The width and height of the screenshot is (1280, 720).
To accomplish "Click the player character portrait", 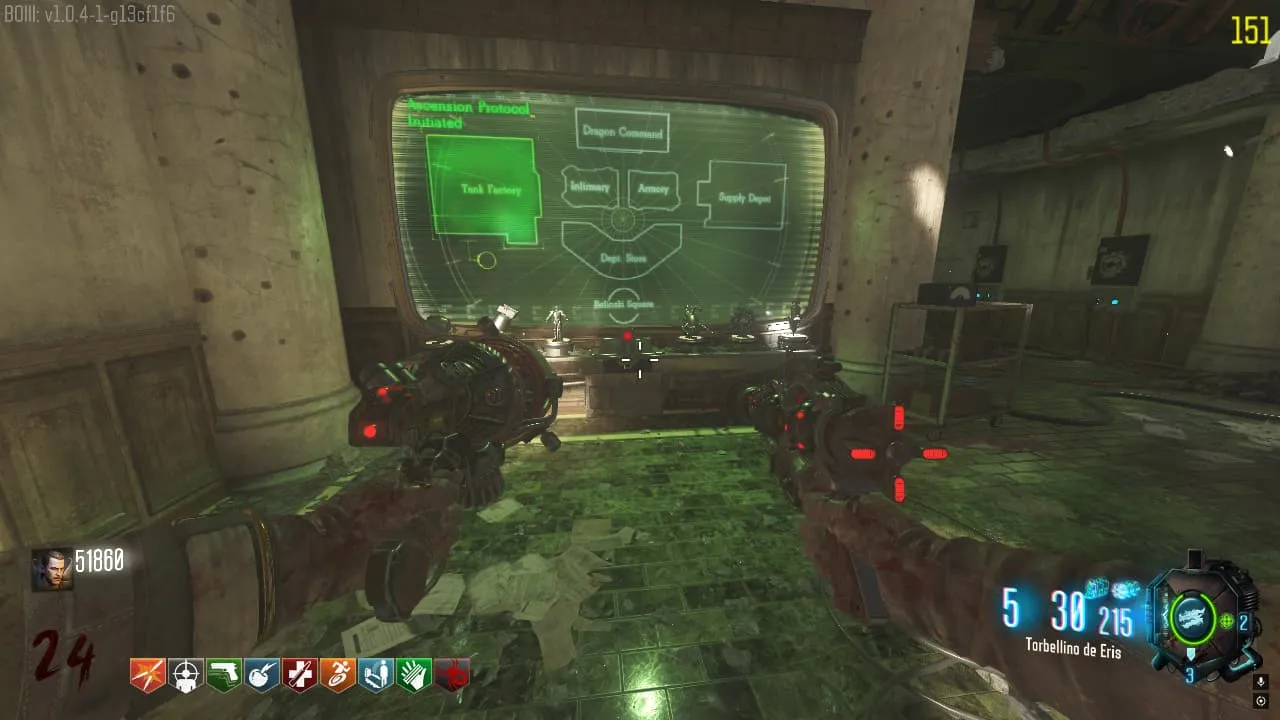I will tap(51, 569).
